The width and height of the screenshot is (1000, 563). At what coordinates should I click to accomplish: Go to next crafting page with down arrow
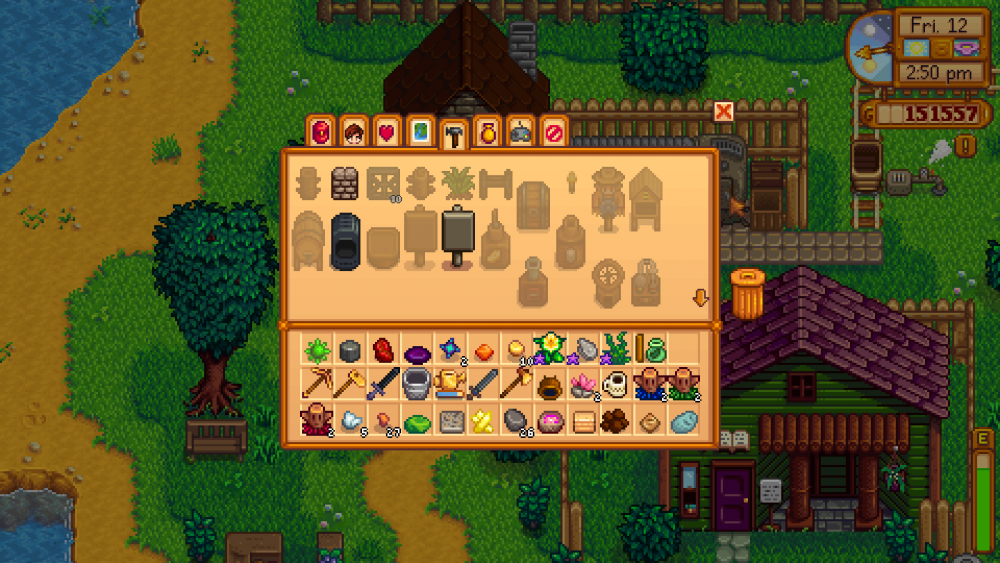pos(700,298)
